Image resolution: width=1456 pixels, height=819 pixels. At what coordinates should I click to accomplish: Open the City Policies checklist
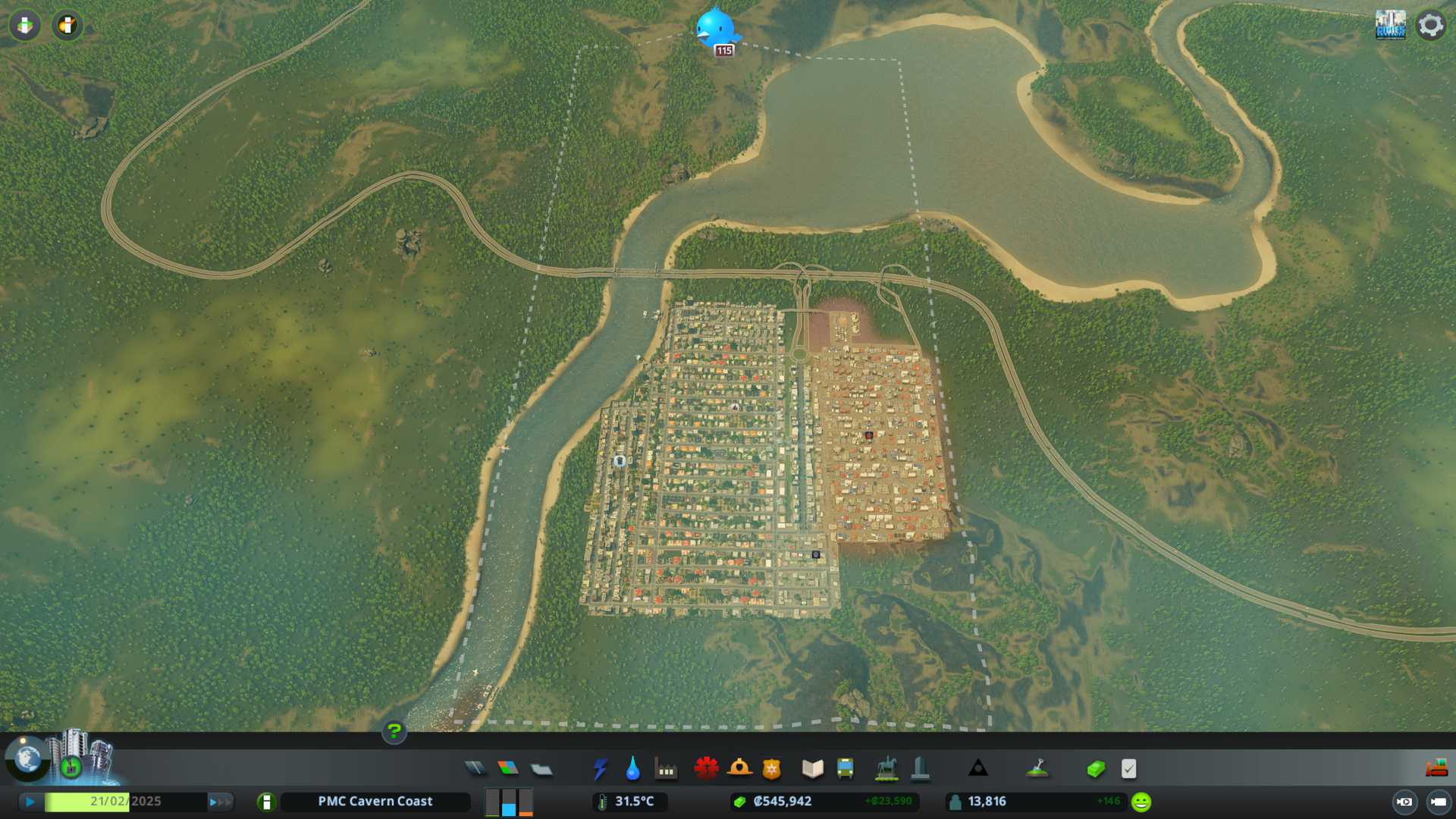(1128, 769)
